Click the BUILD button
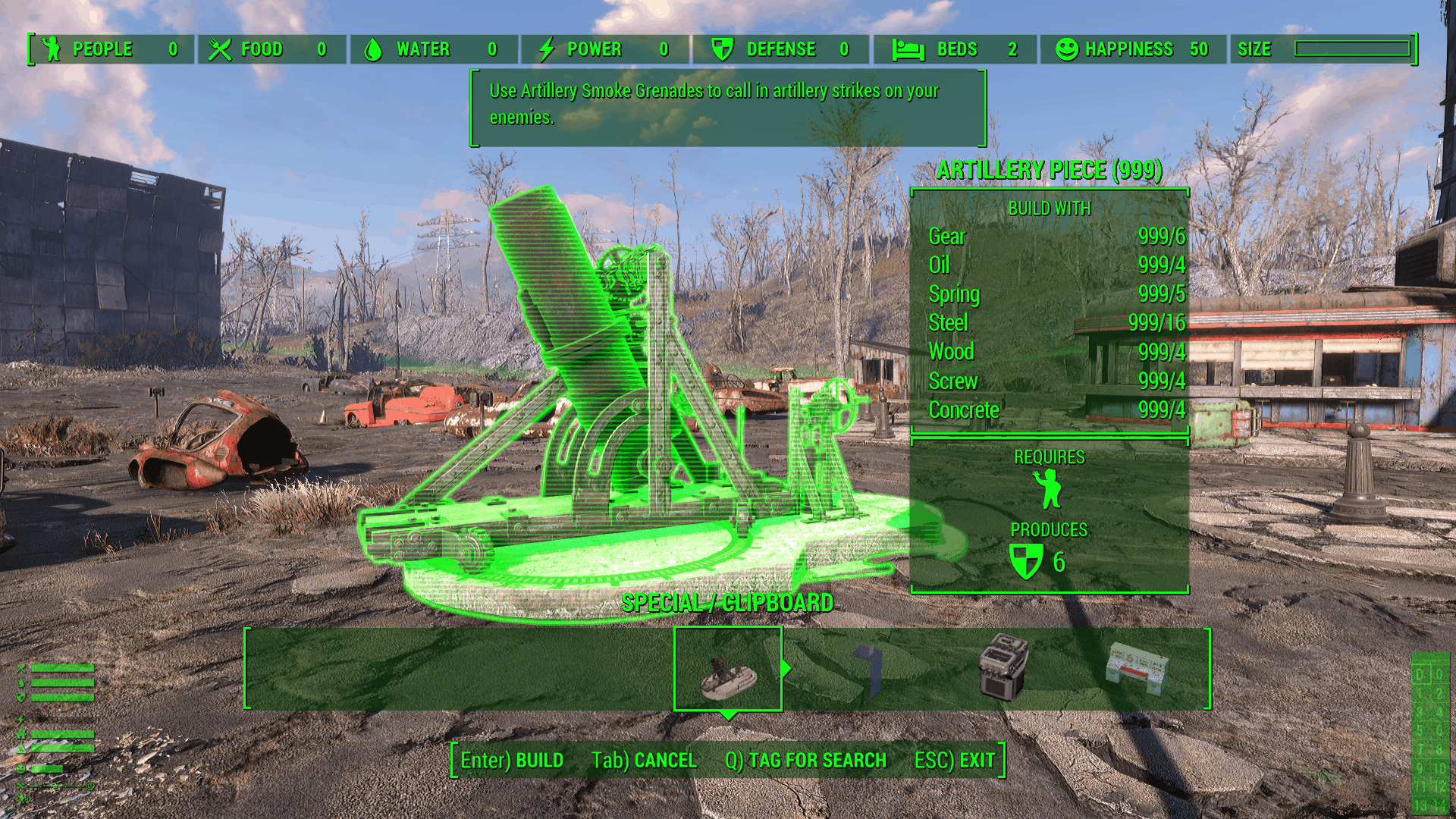This screenshot has height=819, width=1456. click(x=512, y=760)
